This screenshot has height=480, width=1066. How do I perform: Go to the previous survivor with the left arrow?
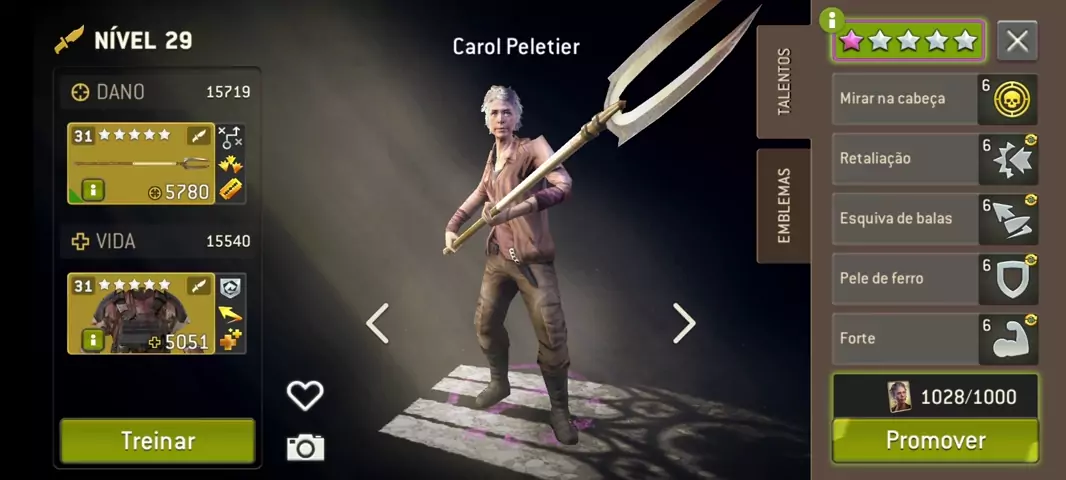377,323
